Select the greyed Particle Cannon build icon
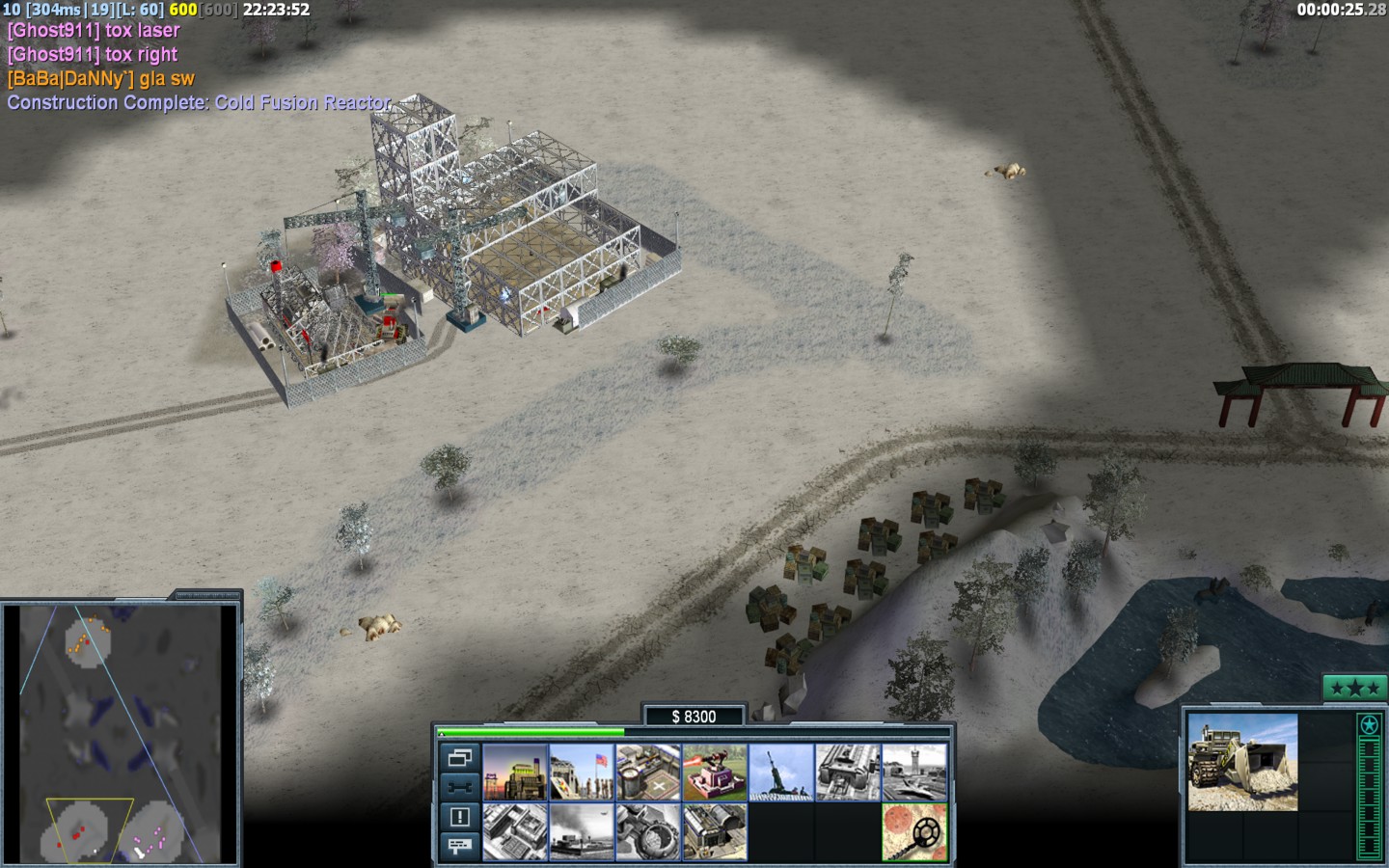 click(648, 831)
